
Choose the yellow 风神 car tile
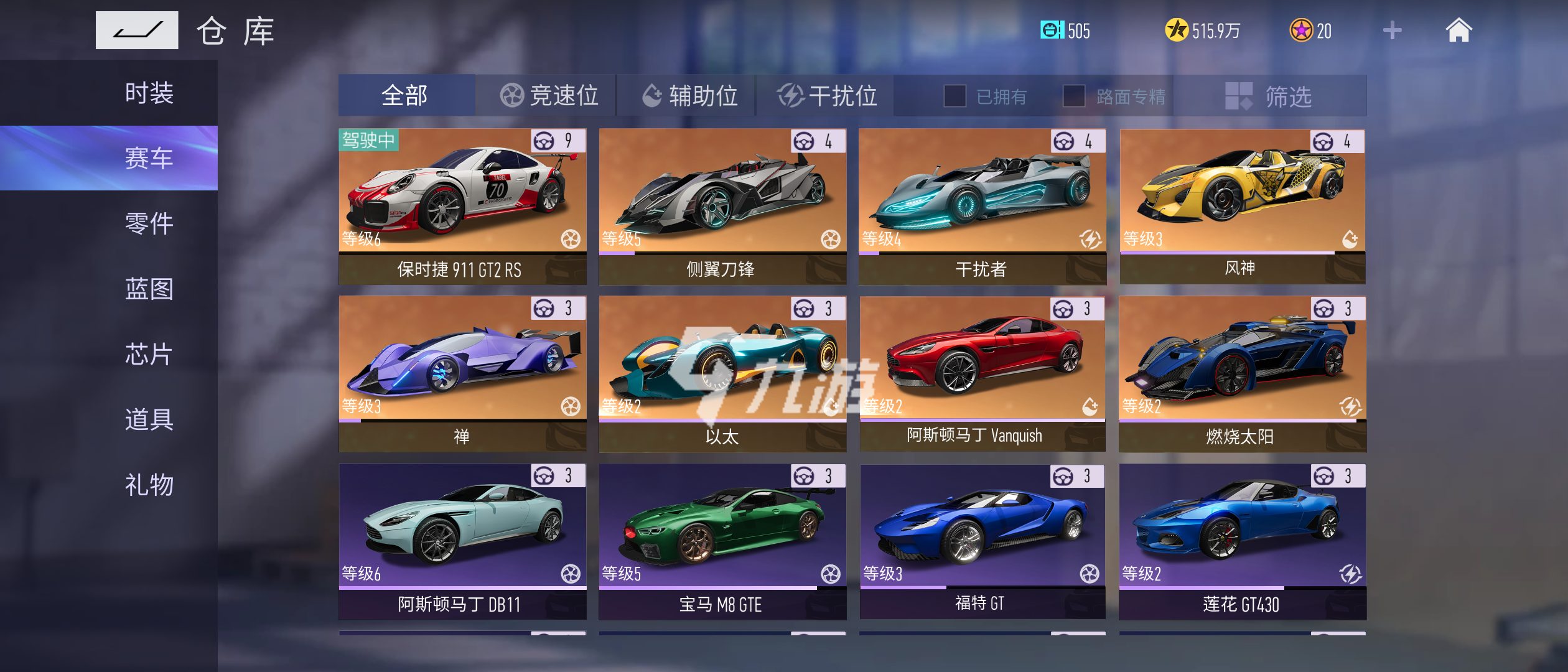click(x=1242, y=207)
